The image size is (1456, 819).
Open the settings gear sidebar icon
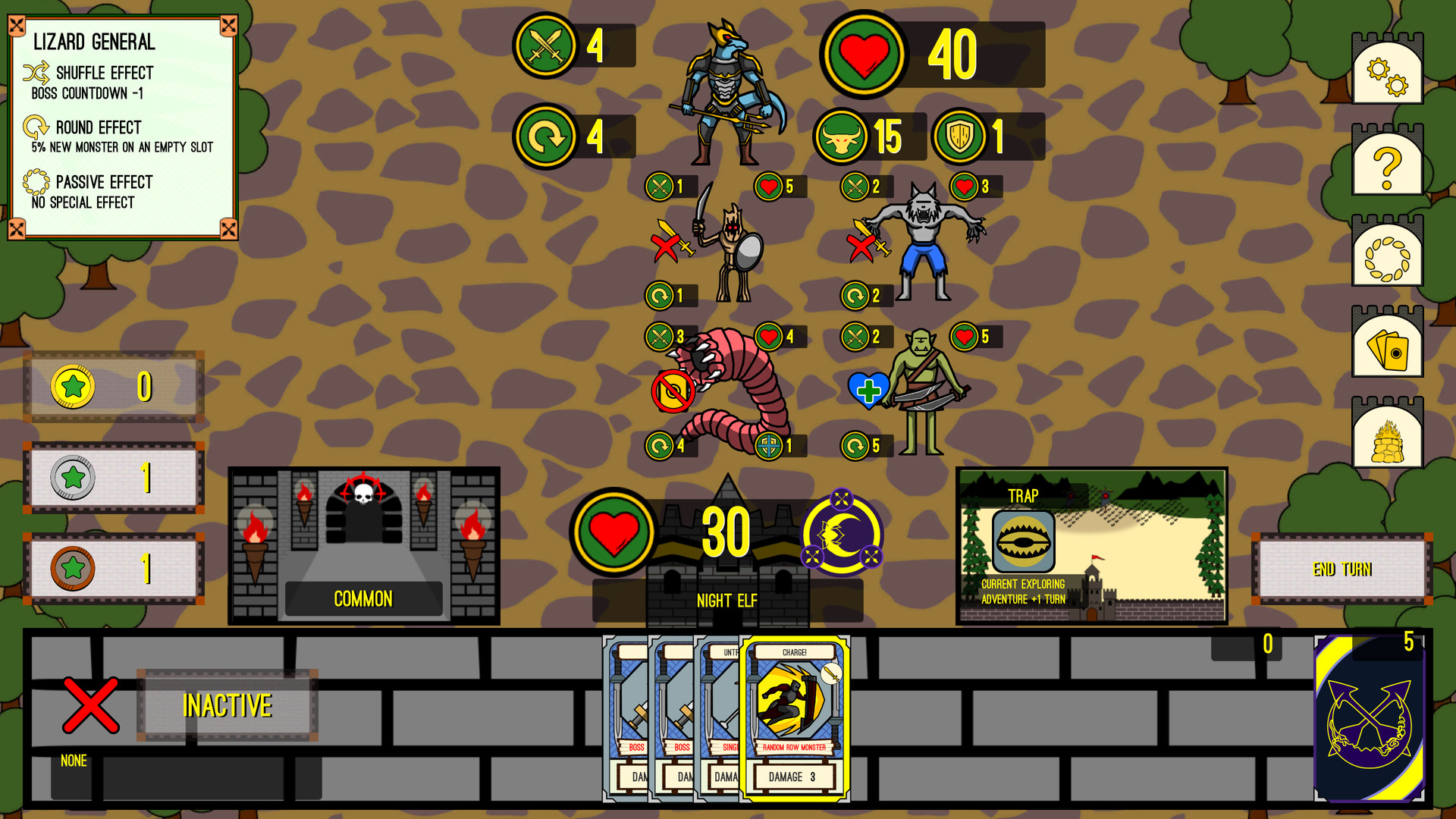click(1386, 70)
